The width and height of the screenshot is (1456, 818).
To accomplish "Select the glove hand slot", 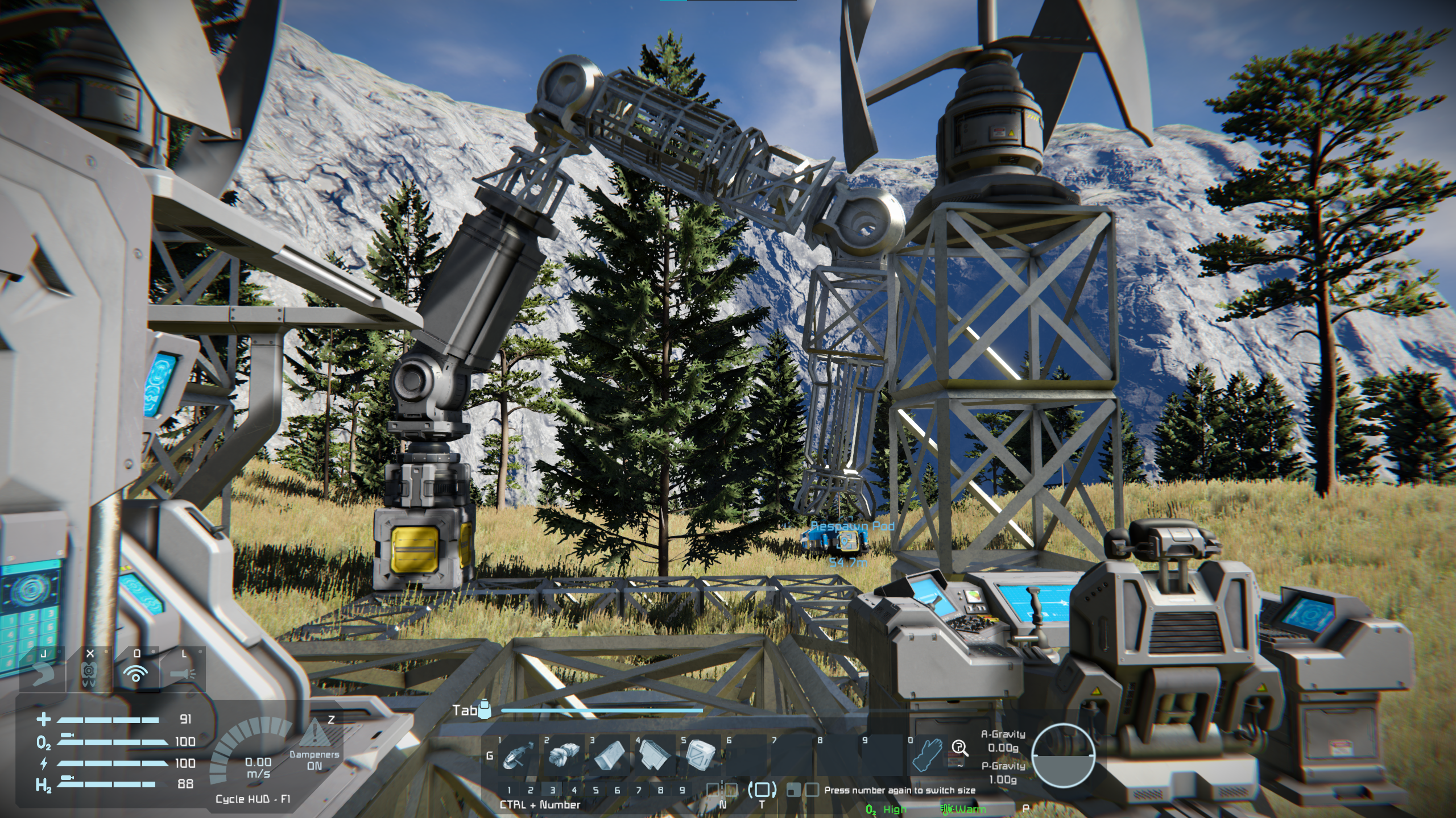I will [x=927, y=755].
